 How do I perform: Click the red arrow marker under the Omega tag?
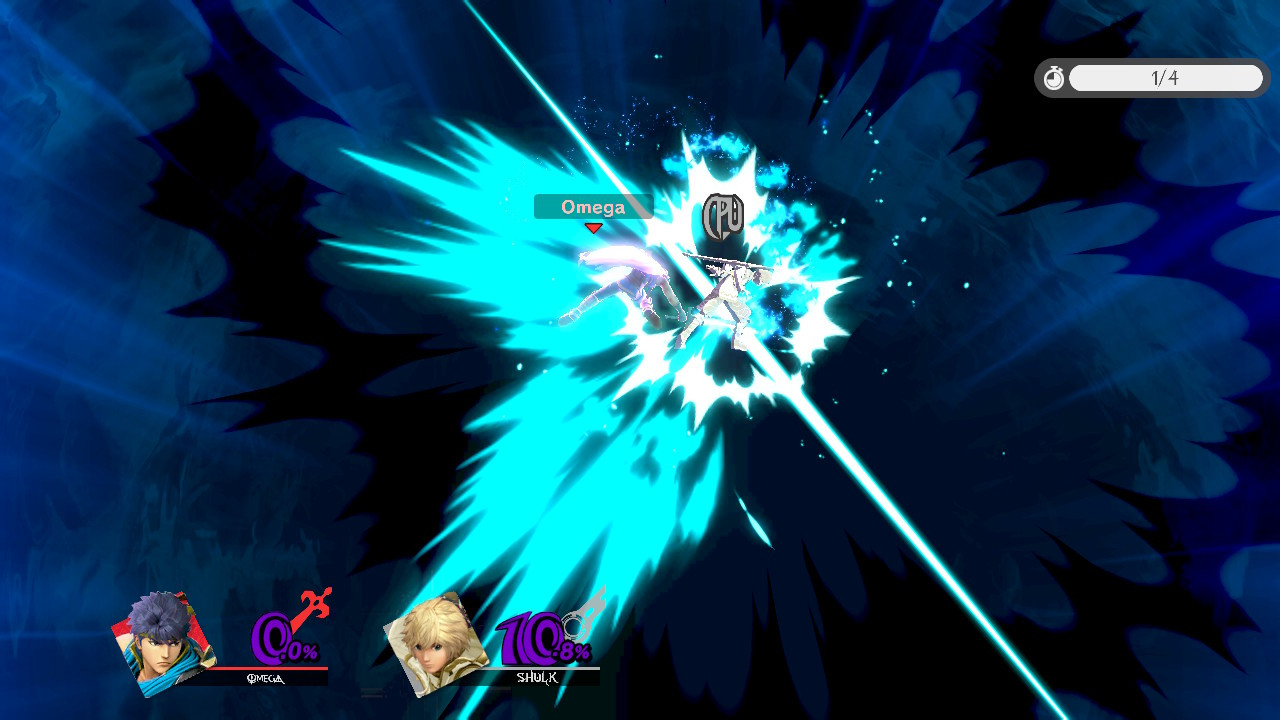(594, 228)
